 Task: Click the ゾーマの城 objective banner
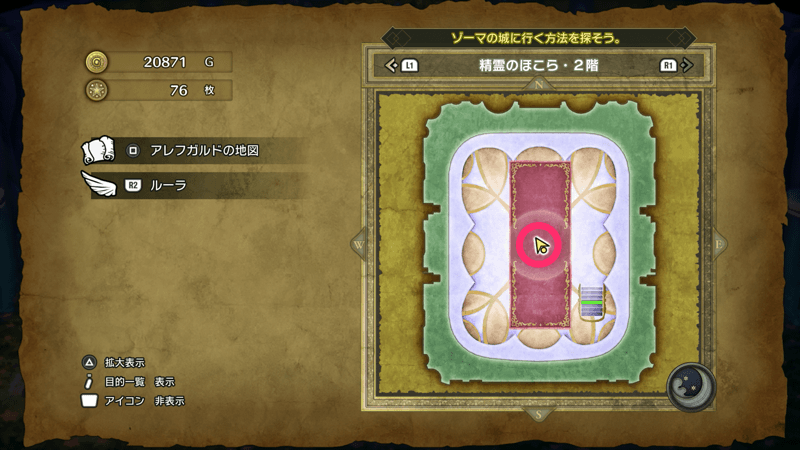[x=537, y=38]
